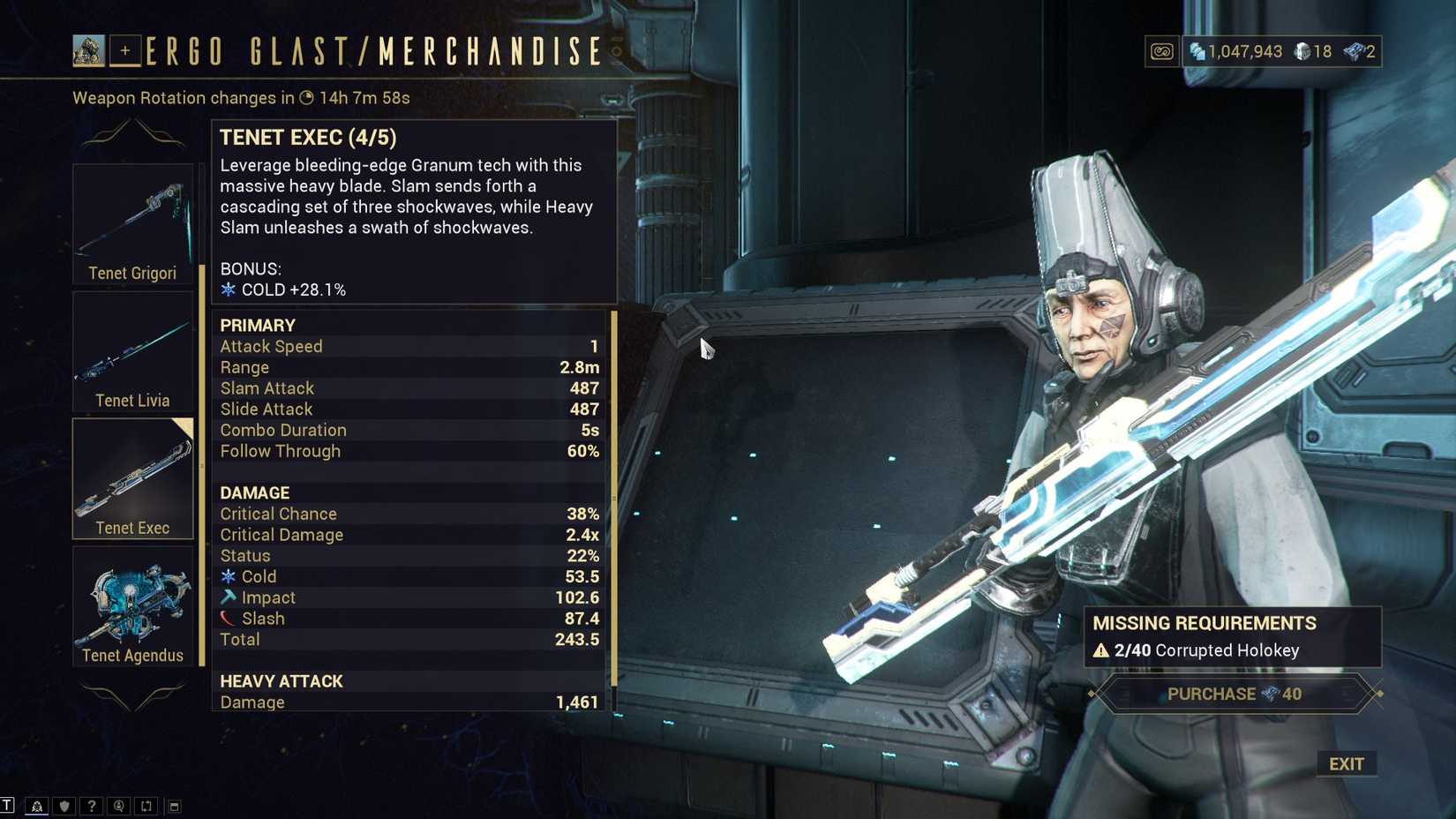Click the plus toggle beside the vendor portrait
Screen dimensions: 1456x819
coord(126,50)
